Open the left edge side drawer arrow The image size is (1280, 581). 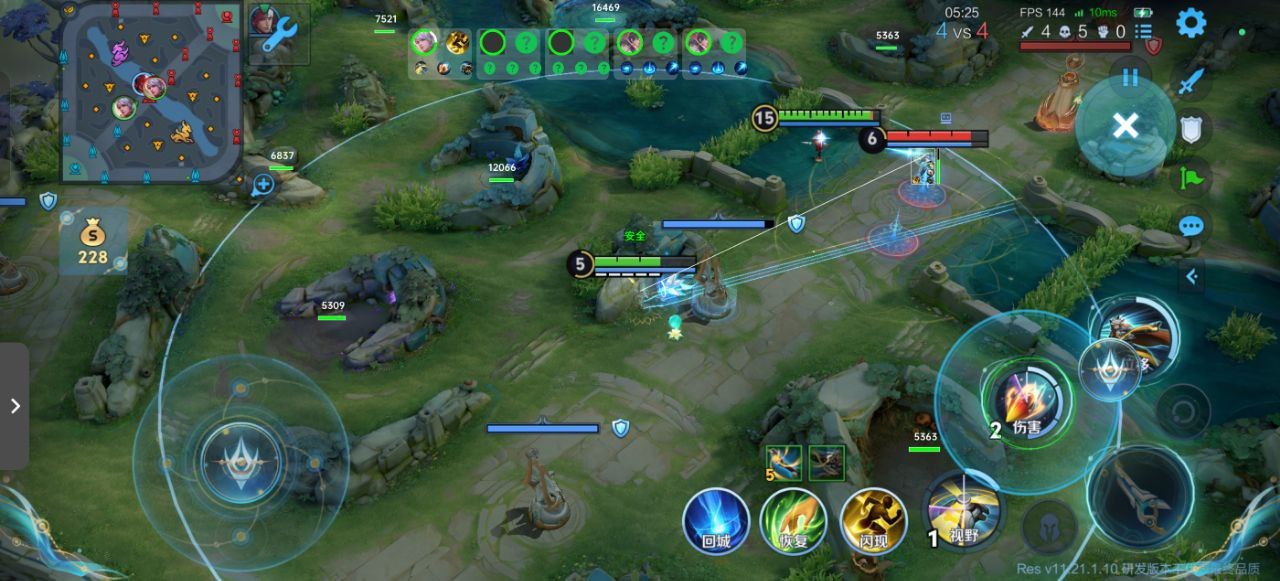pyautogui.click(x=14, y=406)
